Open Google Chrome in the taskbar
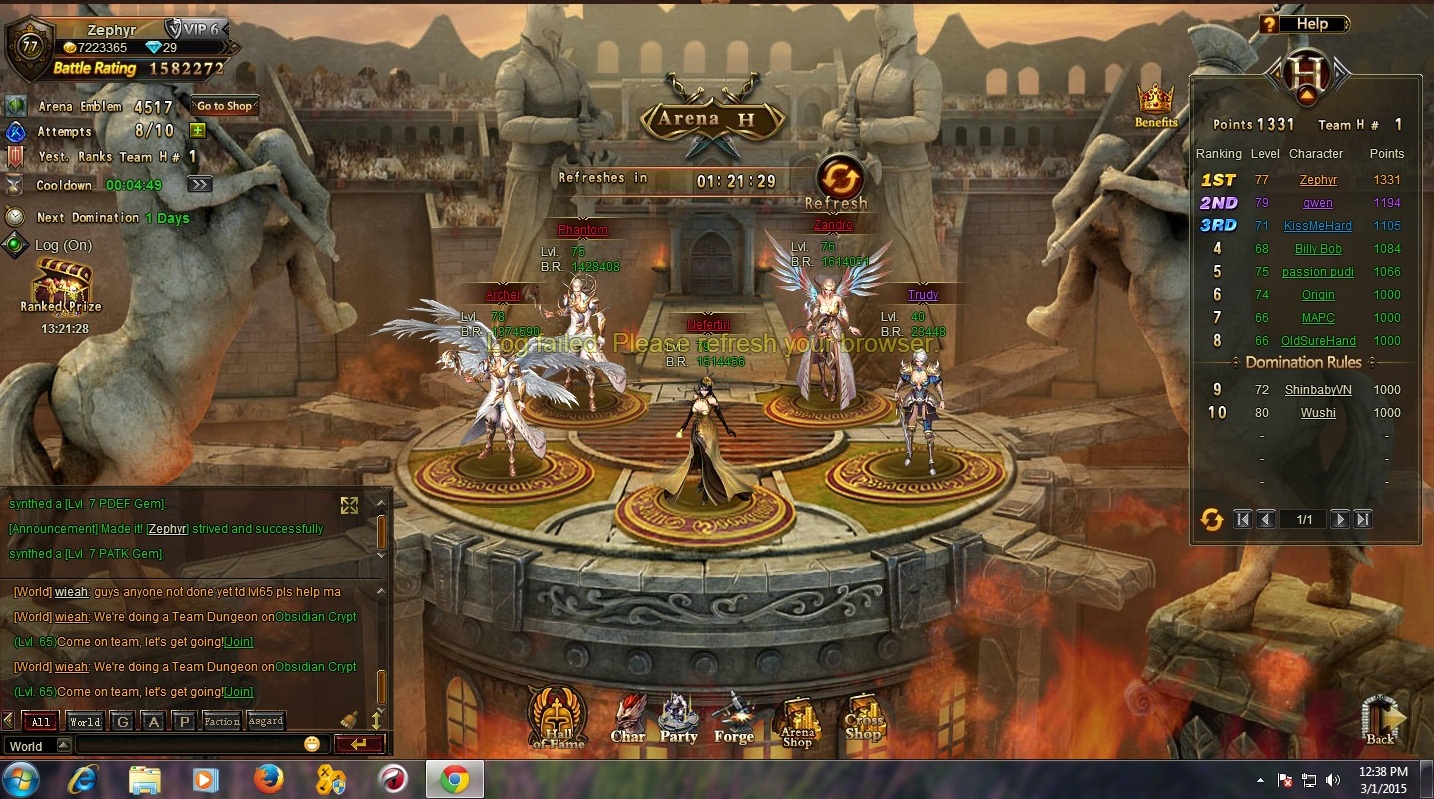The height and width of the screenshot is (799, 1434). 454,778
